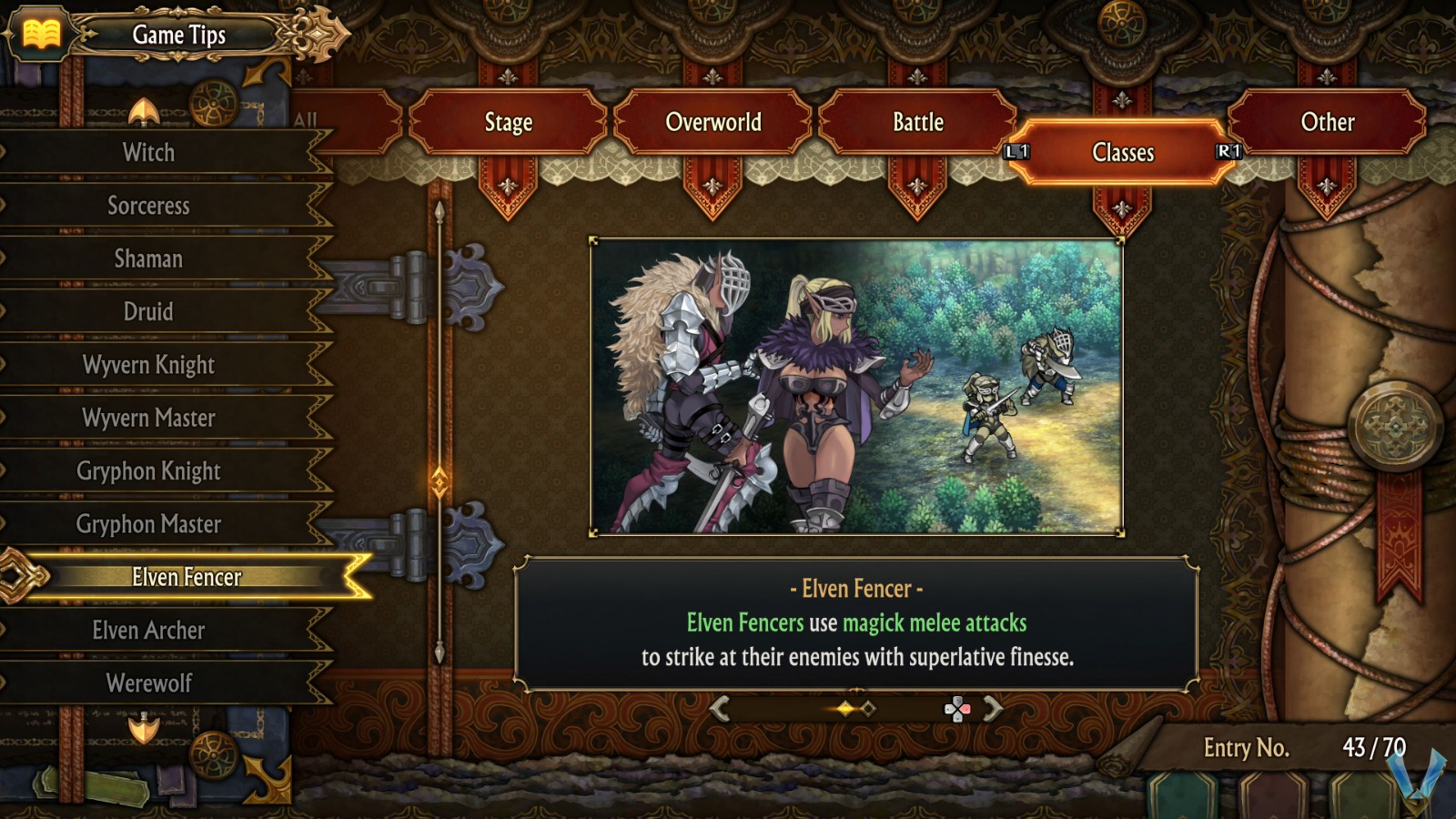Screen dimensions: 1456x819
Task: Open the Overworld category banner
Action: [x=713, y=122]
